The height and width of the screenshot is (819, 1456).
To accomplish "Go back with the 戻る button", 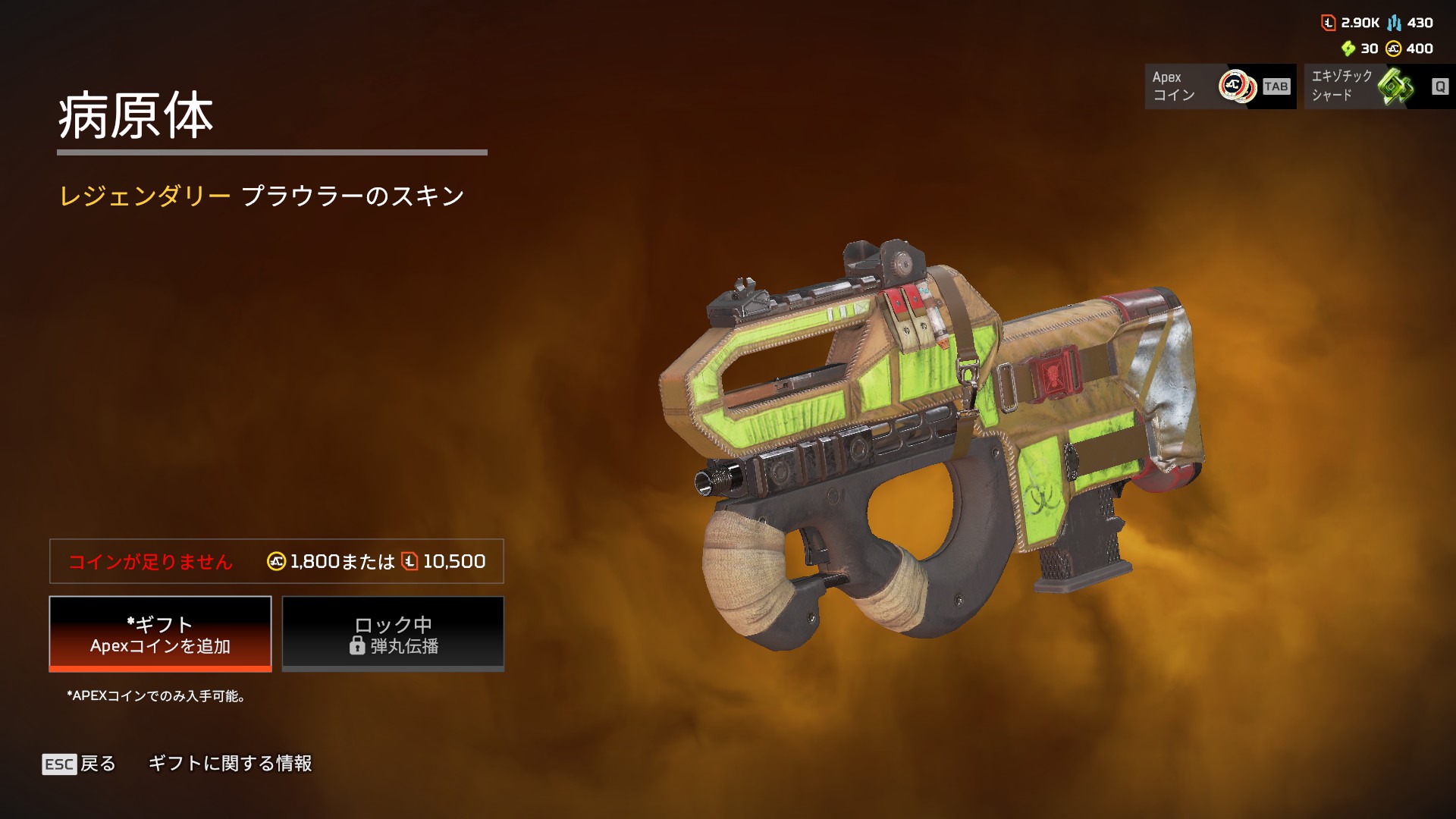I will pyautogui.click(x=80, y=764).
